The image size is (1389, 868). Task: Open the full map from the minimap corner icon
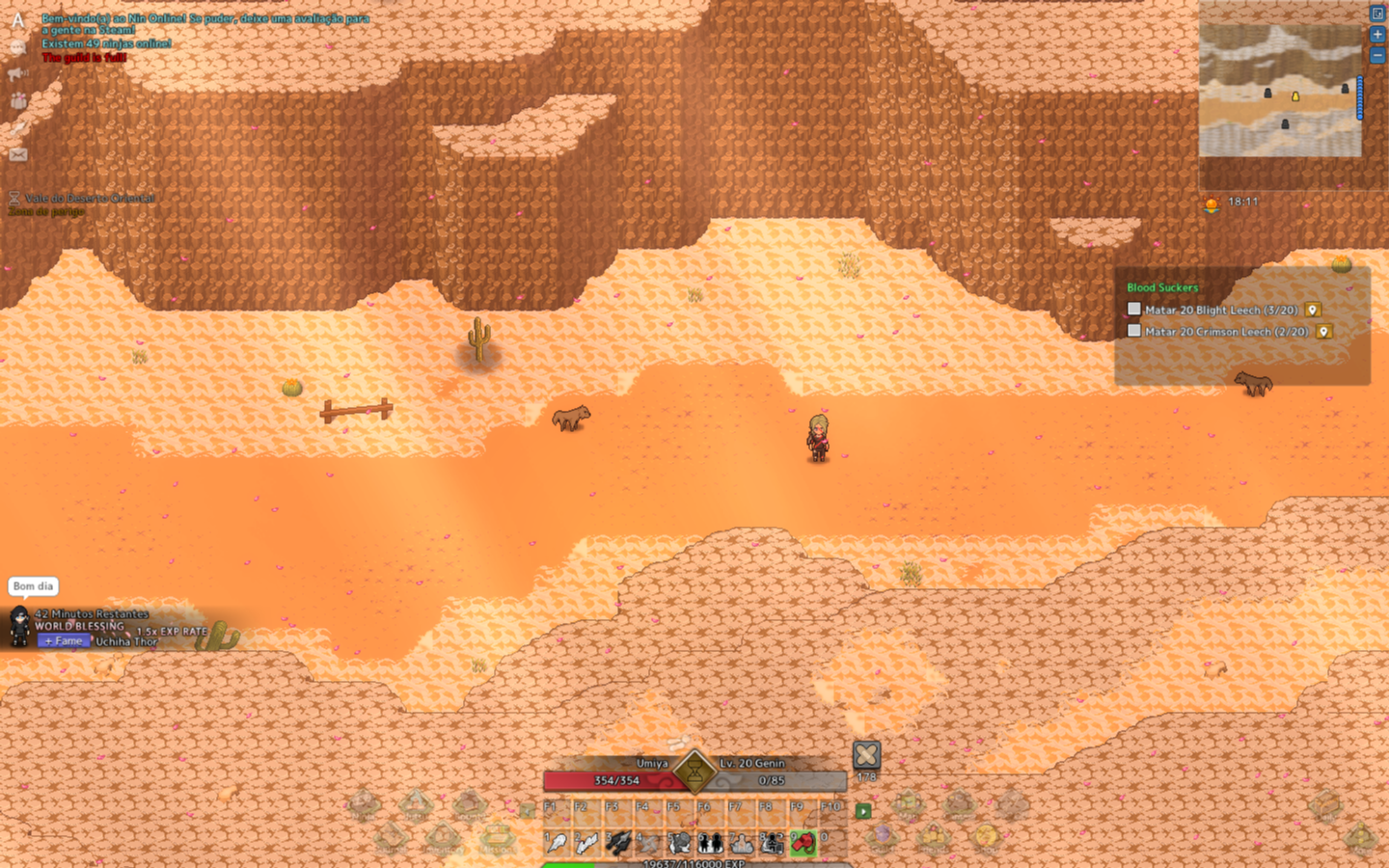tap(1377, 14)
